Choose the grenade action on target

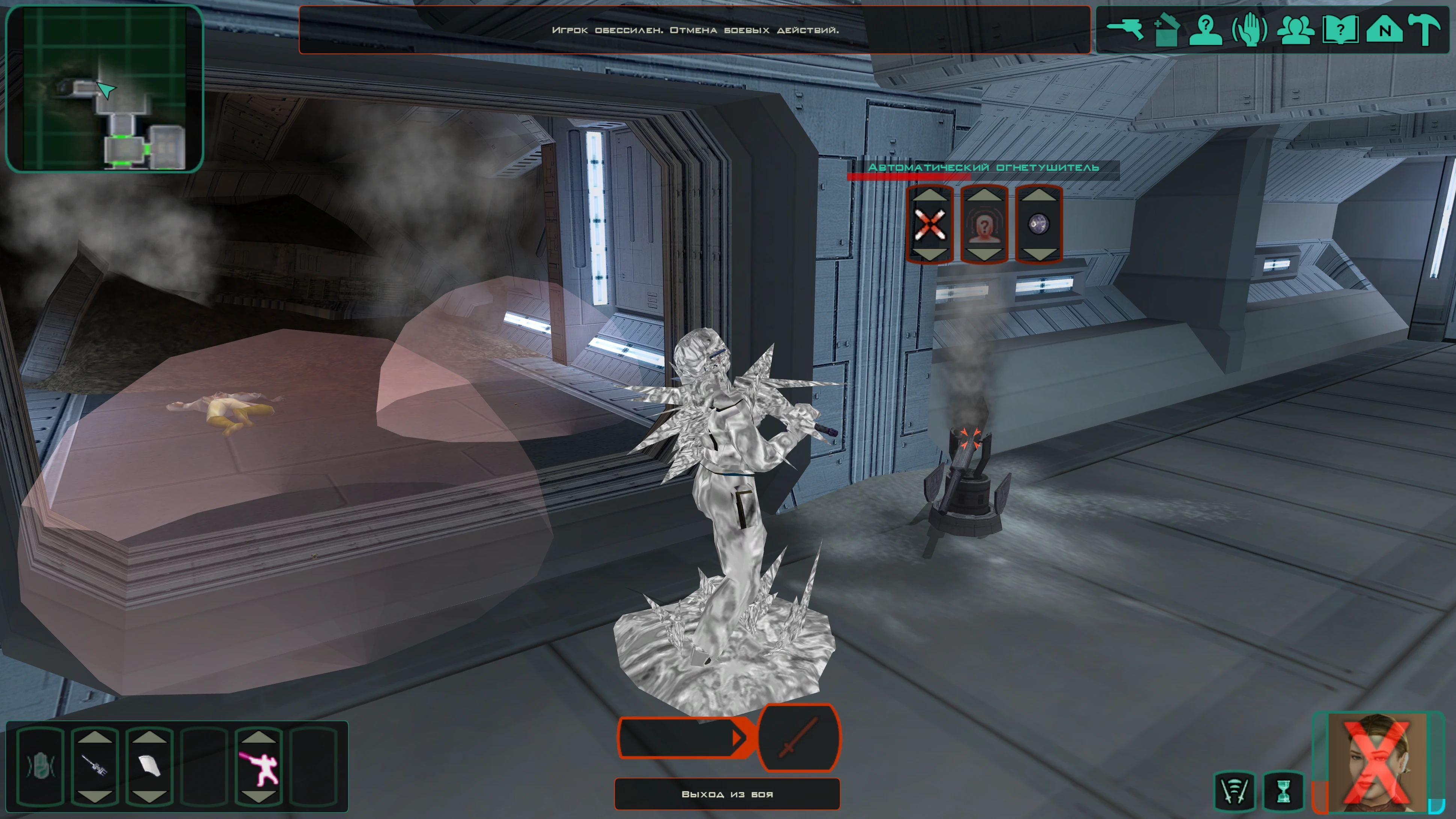(x=1039, y=225)
